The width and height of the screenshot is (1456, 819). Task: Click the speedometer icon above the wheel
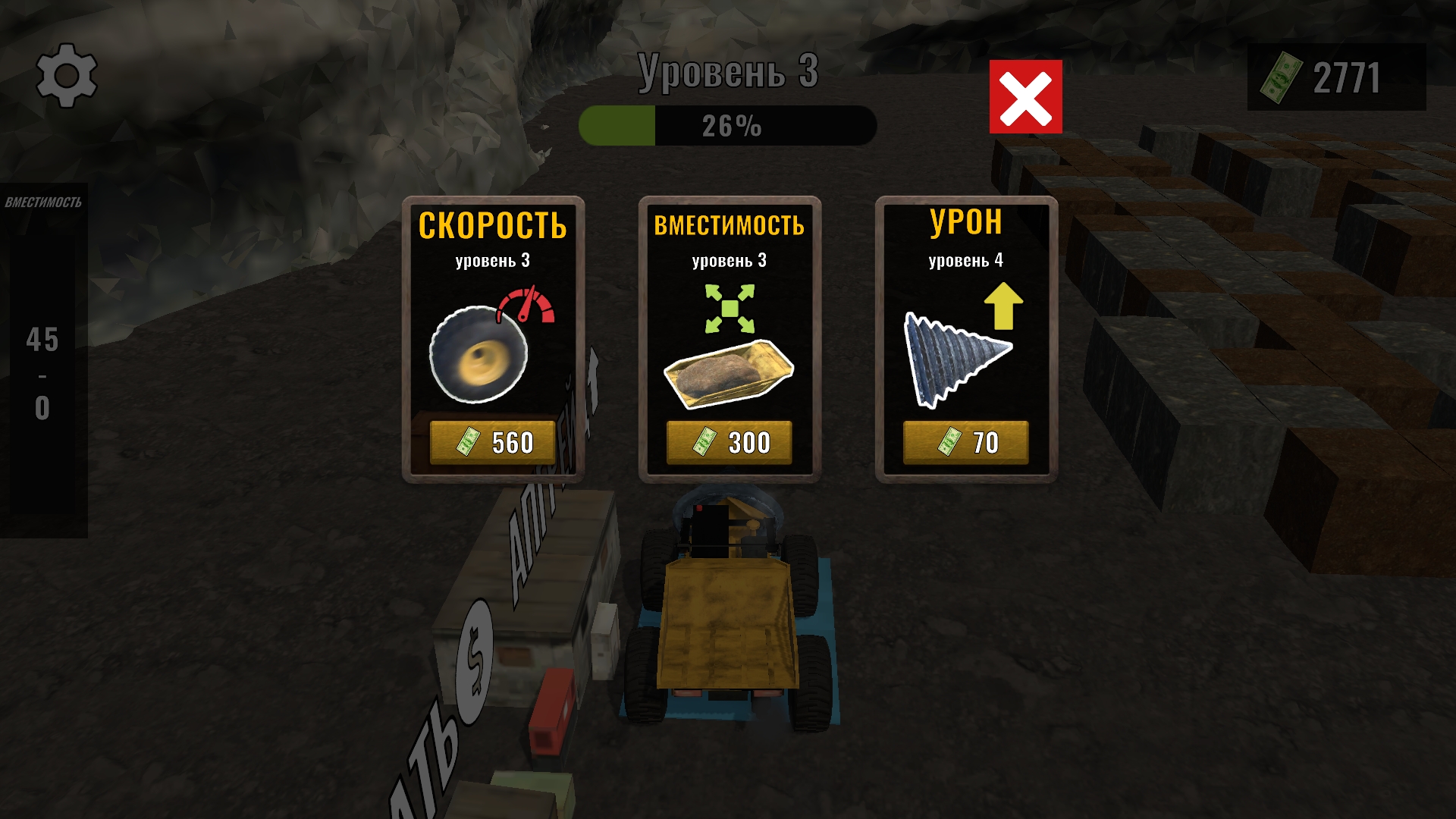click(526, 303)
